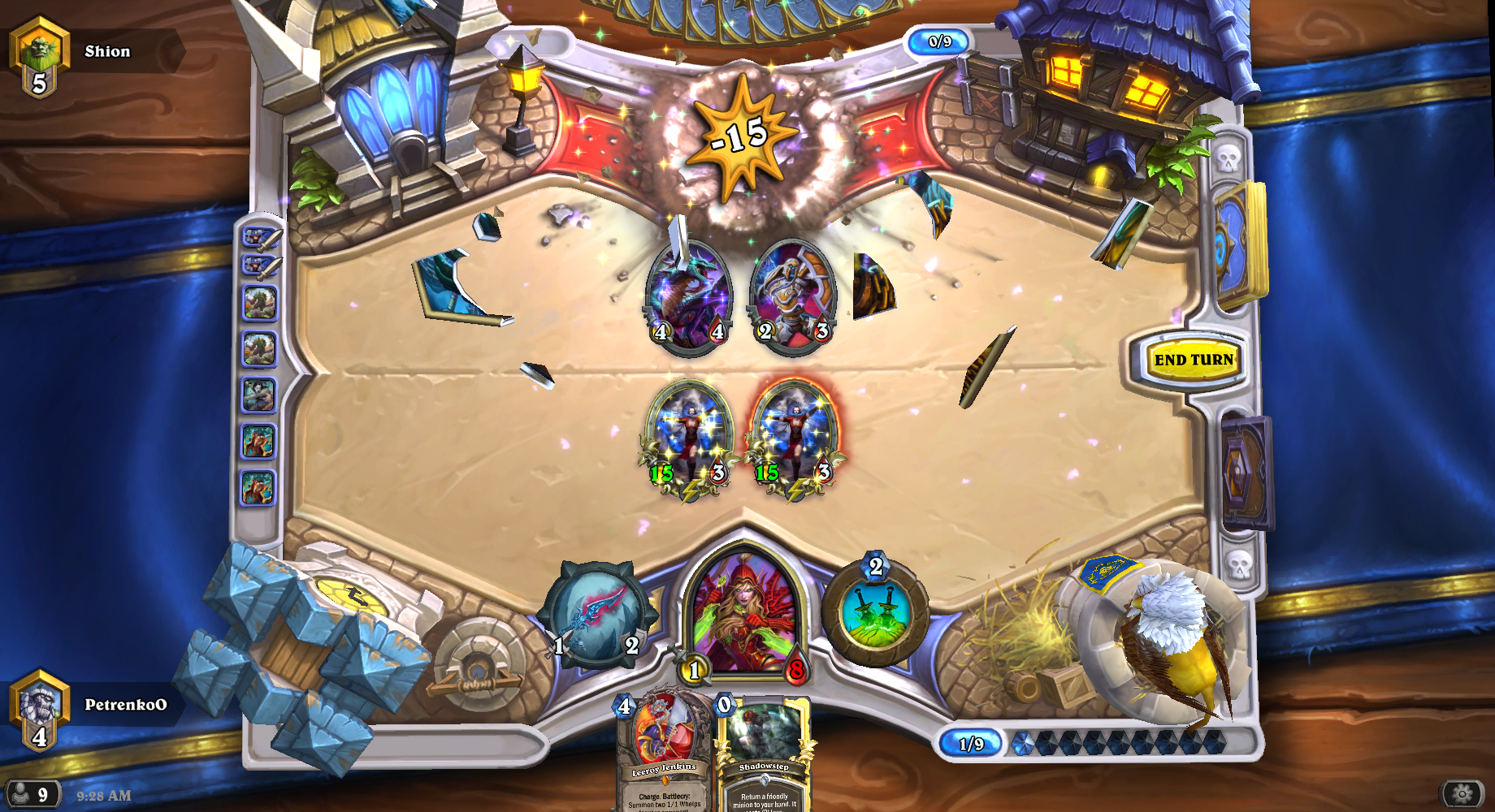Inspect the history tile showing the pale-faced figure
Viewport: 1495px width, 812px height.
pos(259,395)
